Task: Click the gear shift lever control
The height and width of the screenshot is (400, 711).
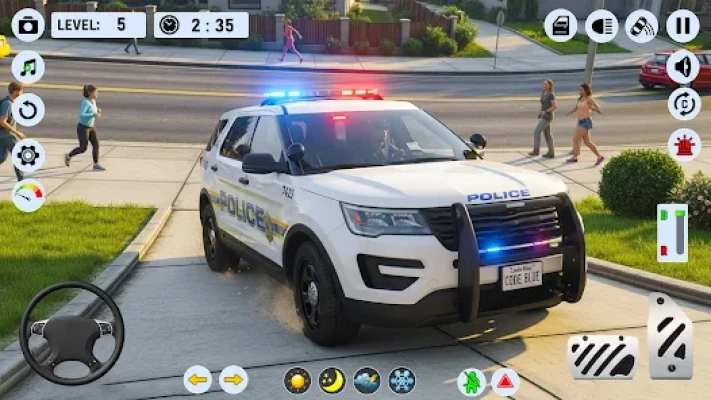Action: (672, 232)
